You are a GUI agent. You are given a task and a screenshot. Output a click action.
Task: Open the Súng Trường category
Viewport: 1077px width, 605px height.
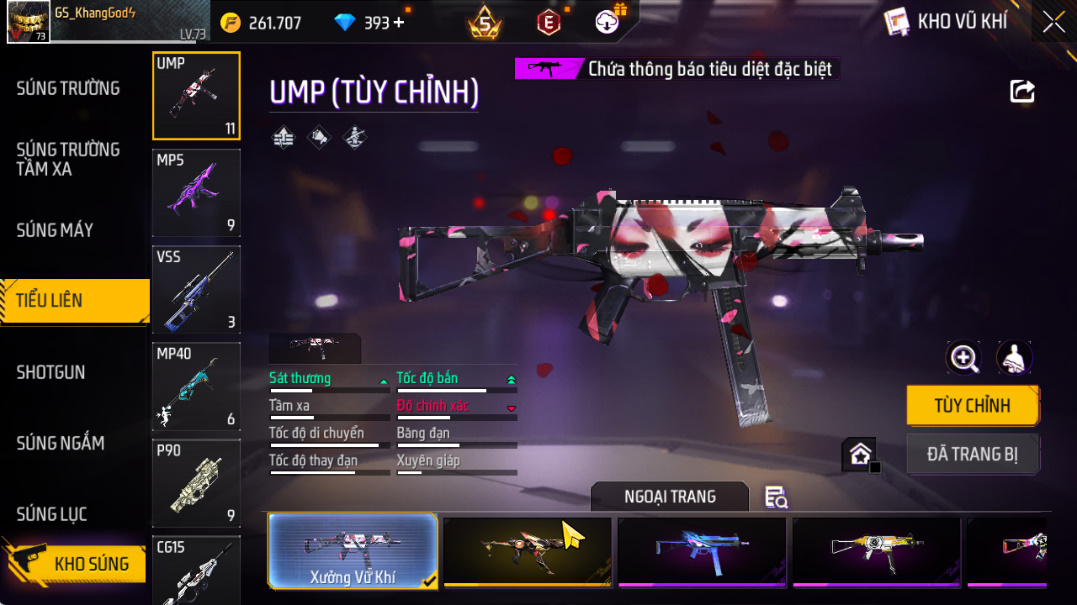tap(68, 89)
